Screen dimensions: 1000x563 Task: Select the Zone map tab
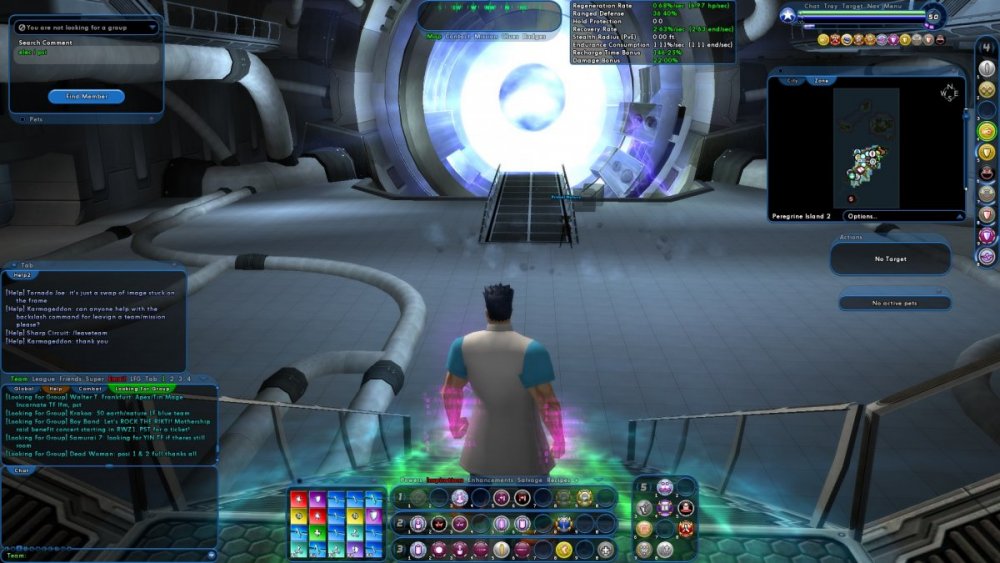click(821, 80)
